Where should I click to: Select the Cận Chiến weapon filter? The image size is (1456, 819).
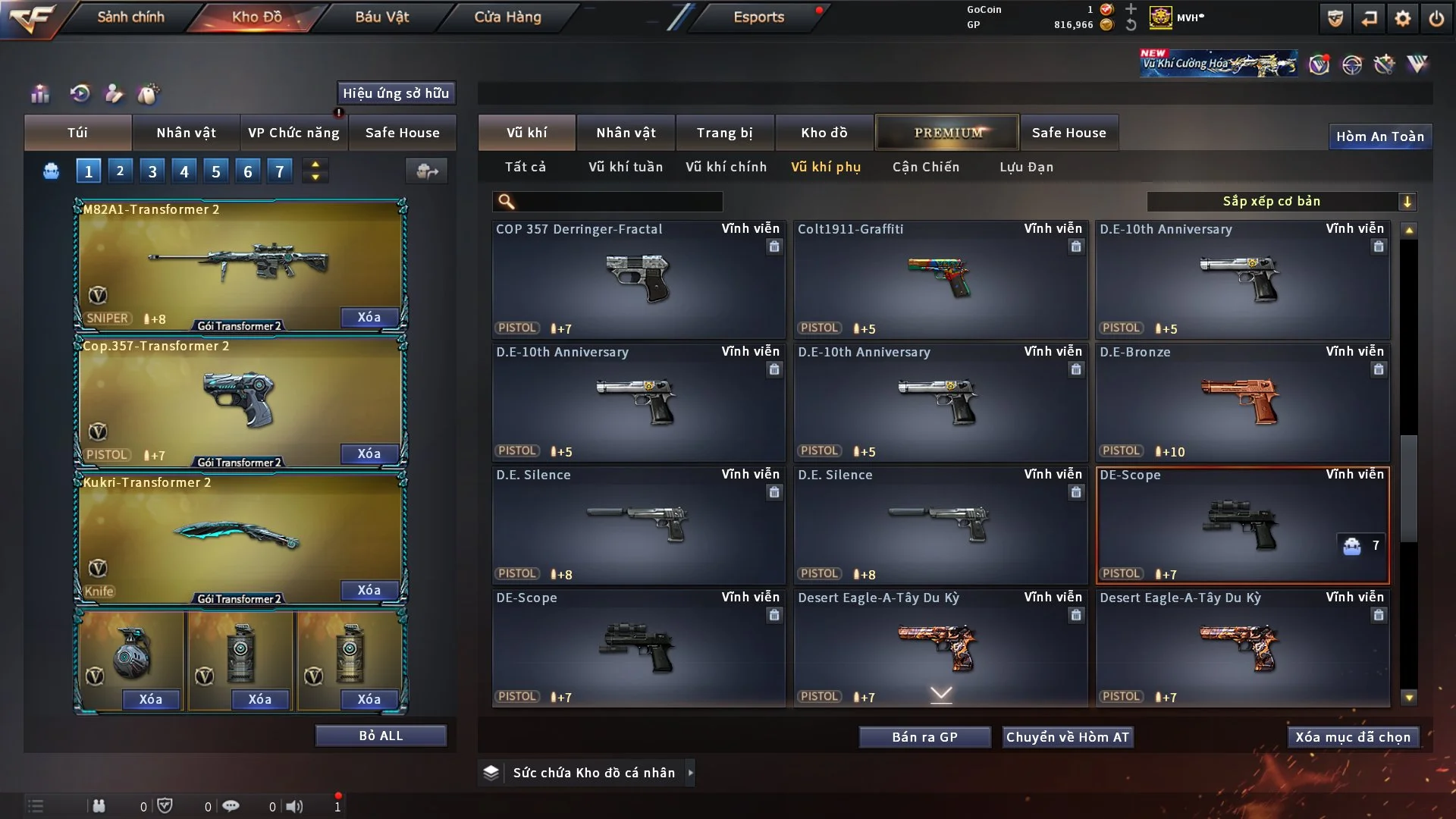[x=925, y=167]
